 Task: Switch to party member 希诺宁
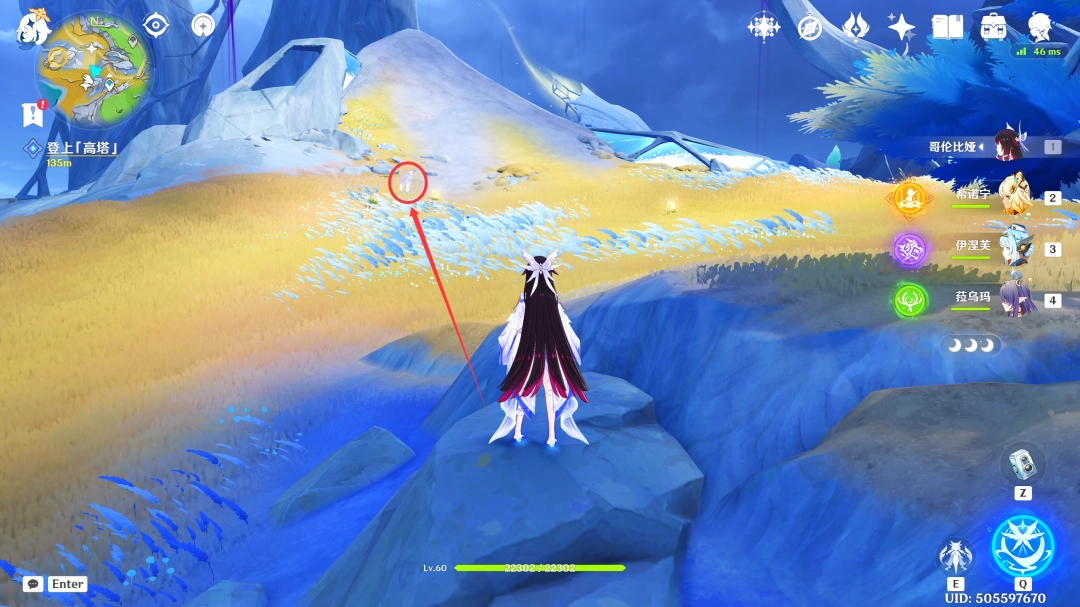click(1018, 196)
